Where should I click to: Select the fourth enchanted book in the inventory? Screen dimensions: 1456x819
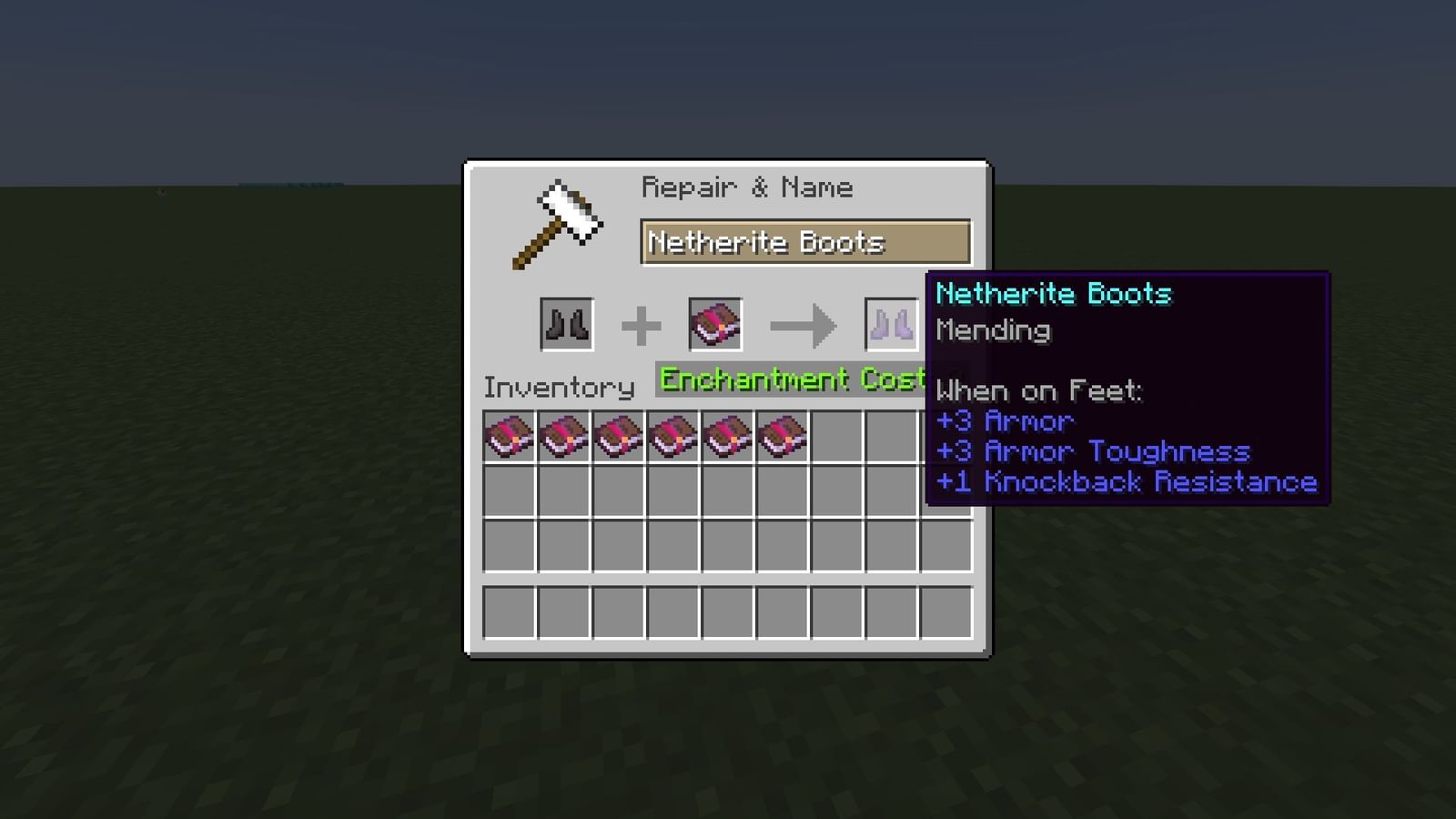[672, 435]
